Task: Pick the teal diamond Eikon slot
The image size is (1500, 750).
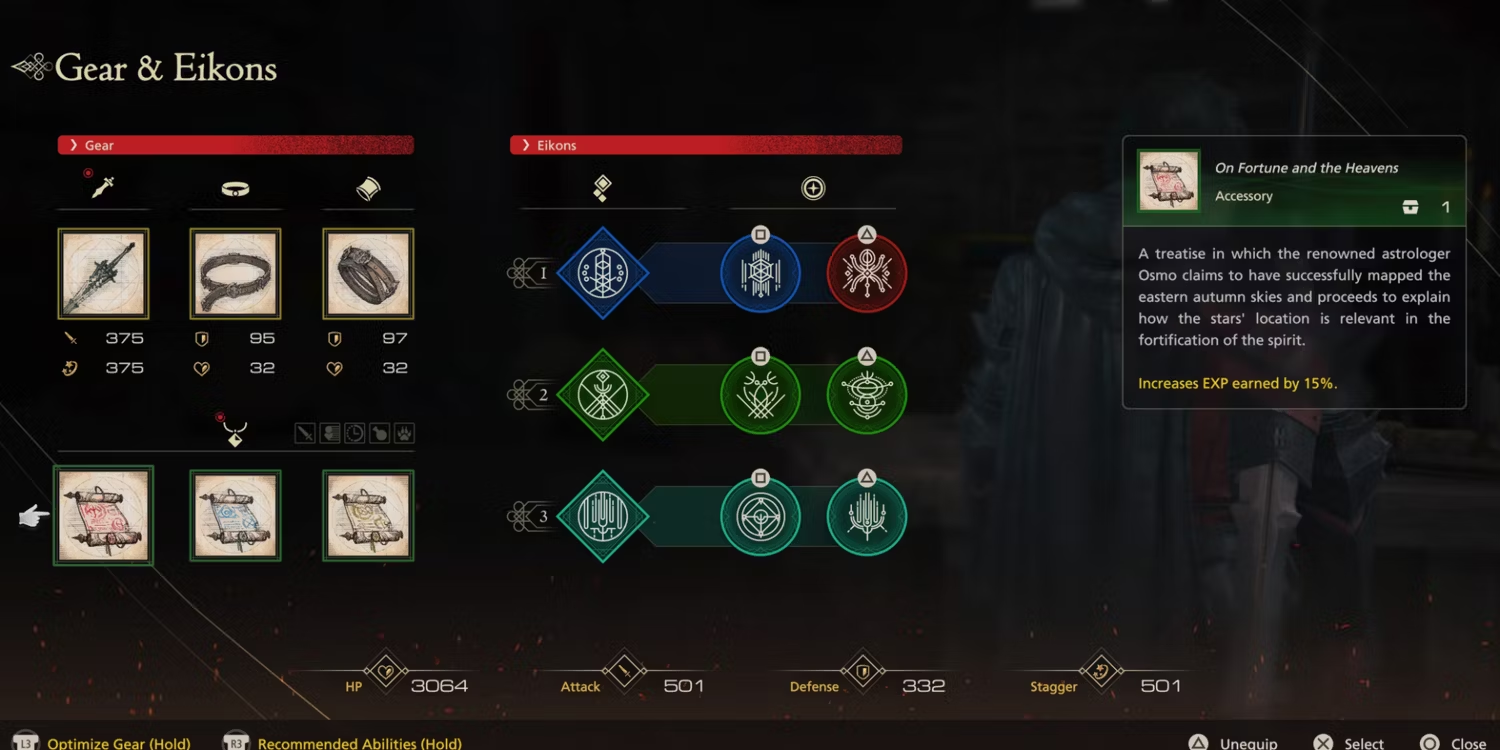Action: point(602,517)
